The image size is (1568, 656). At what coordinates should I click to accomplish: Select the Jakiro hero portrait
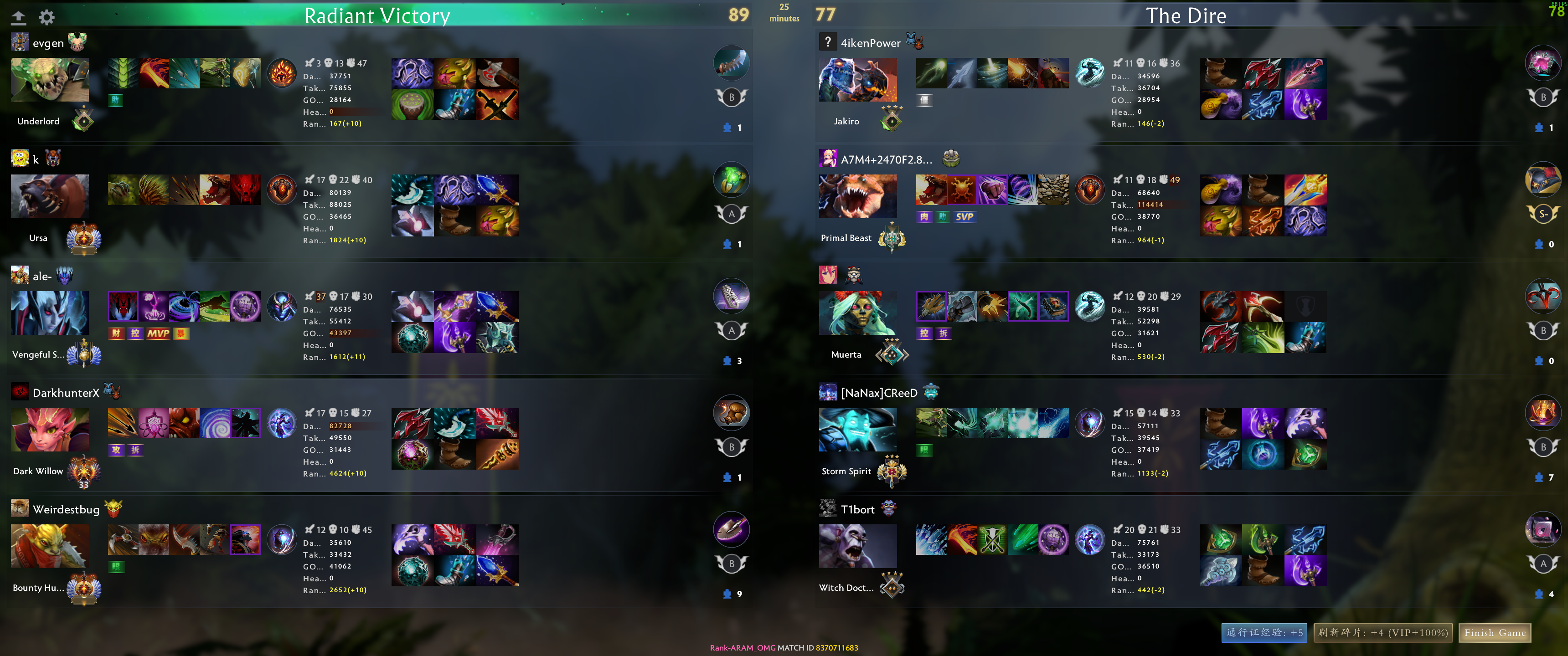tap(858, 80)
